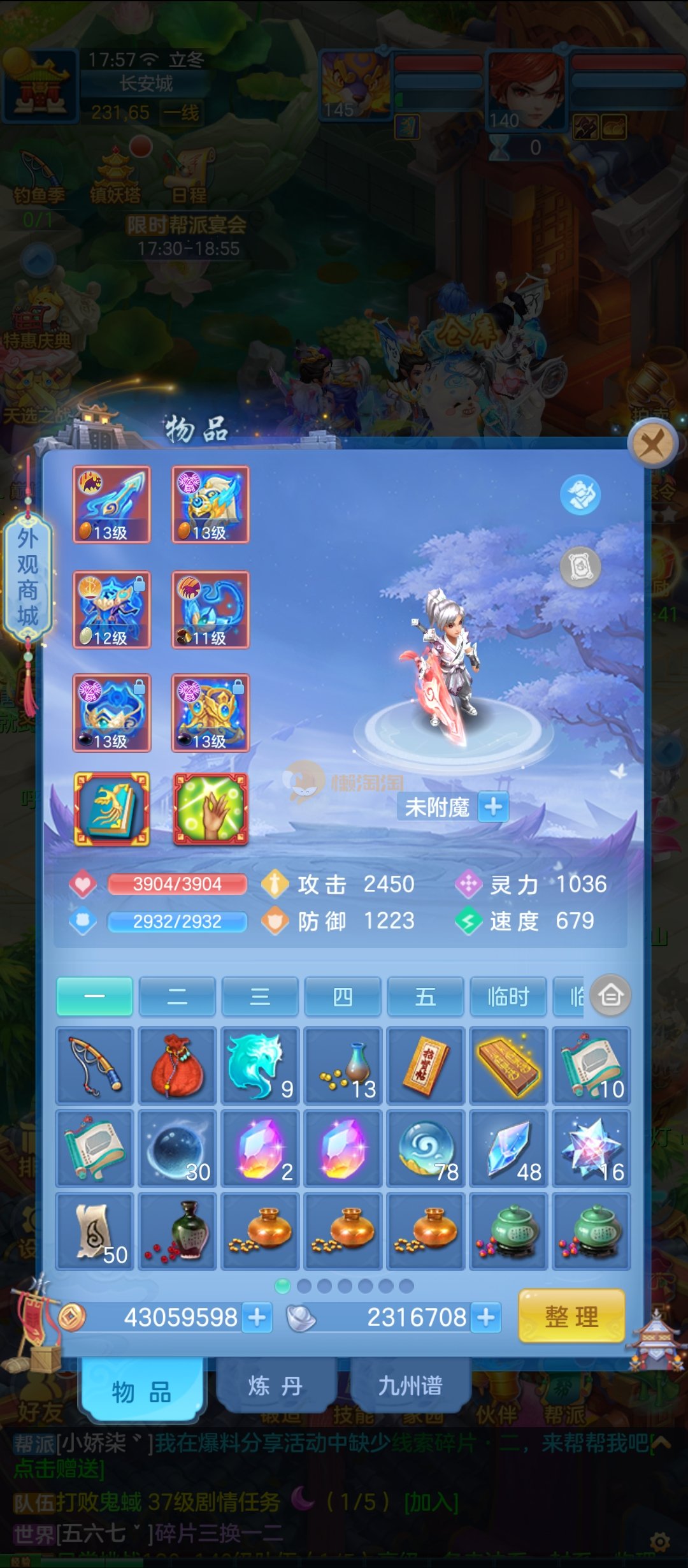Switch to bag page 三
The width and height of the screenshot is (688, 1568).
tap(260, 996)
